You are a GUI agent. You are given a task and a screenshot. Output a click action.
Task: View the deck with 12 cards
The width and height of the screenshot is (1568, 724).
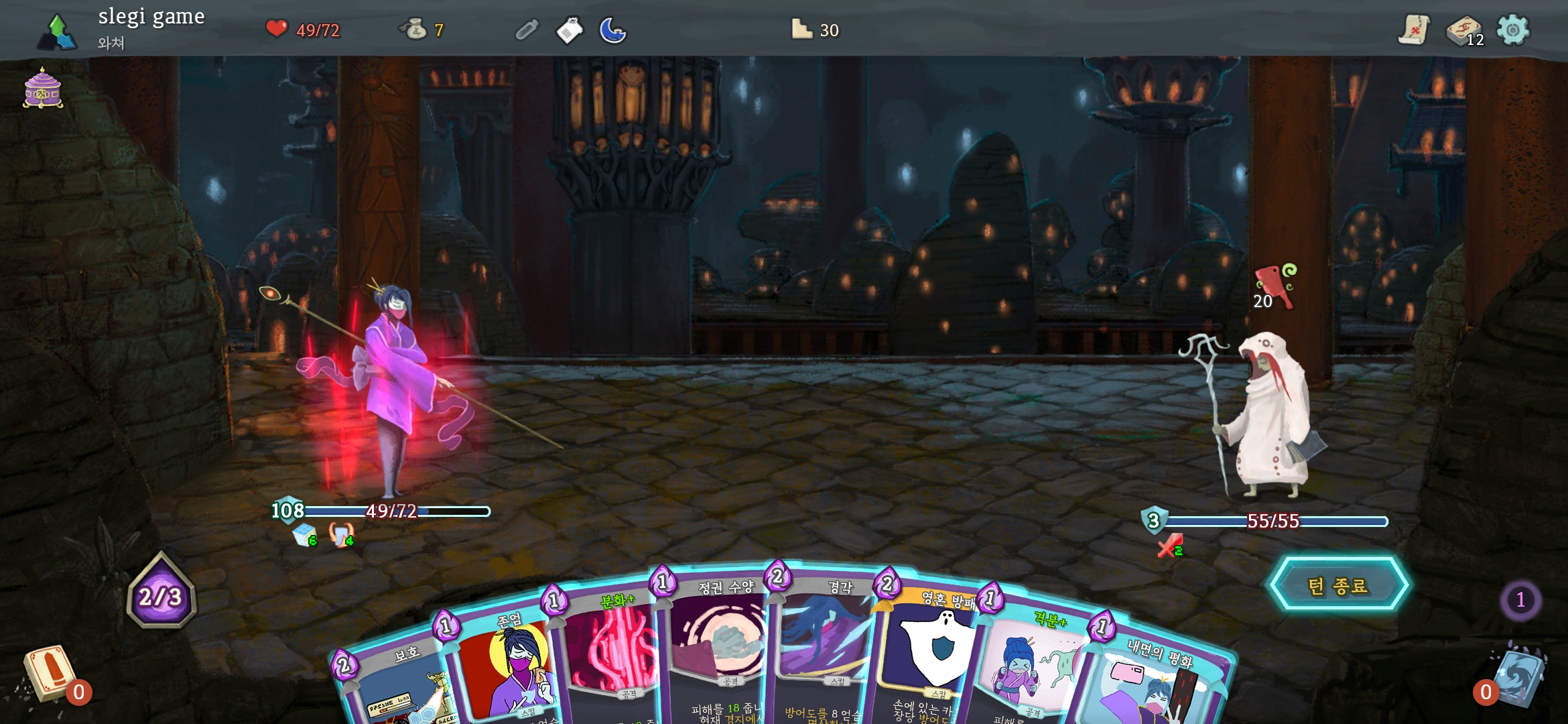coord(1464,31)
